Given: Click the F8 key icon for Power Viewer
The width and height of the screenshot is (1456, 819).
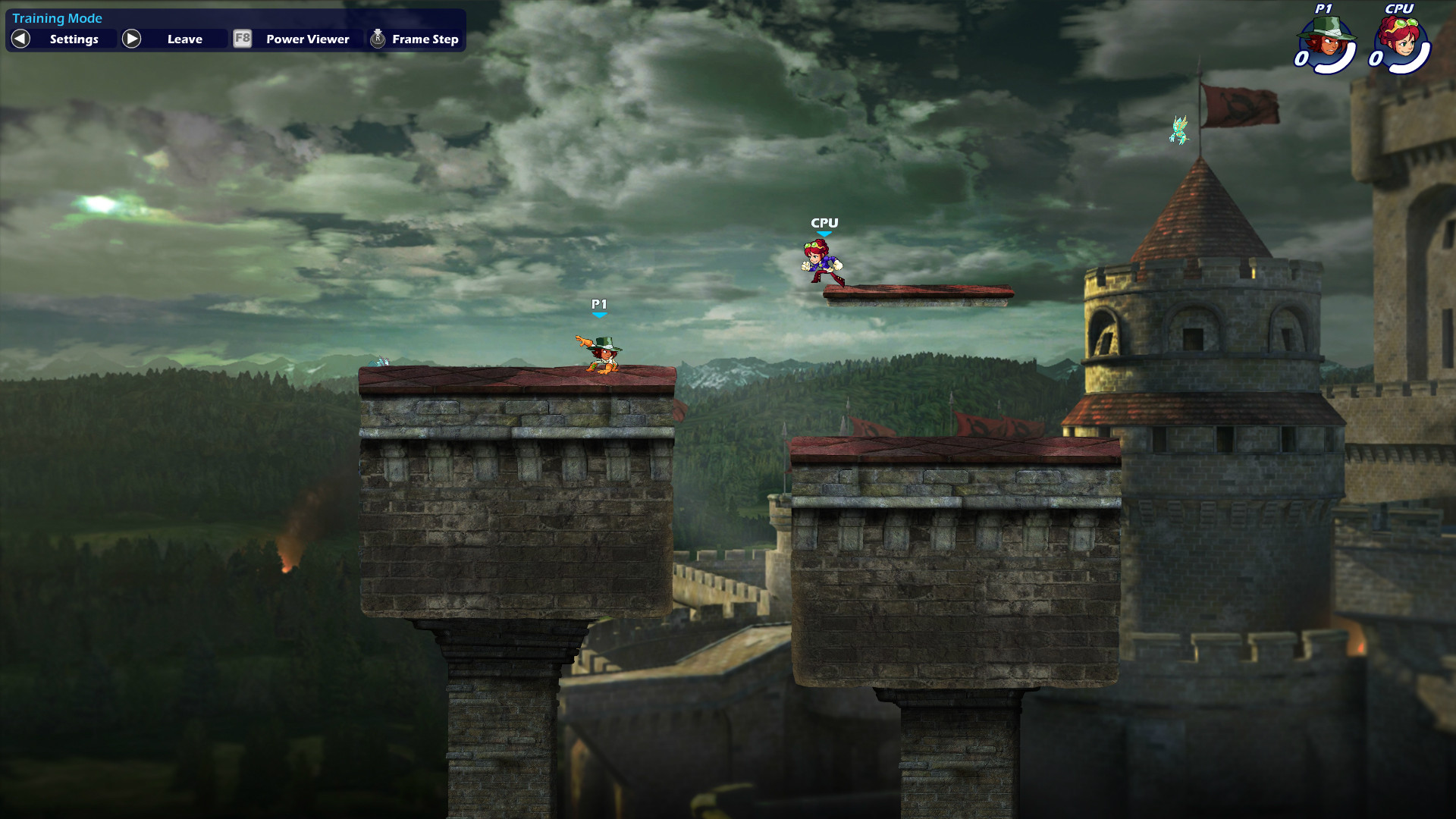Looking at the screenshot, I should (242, 39).
